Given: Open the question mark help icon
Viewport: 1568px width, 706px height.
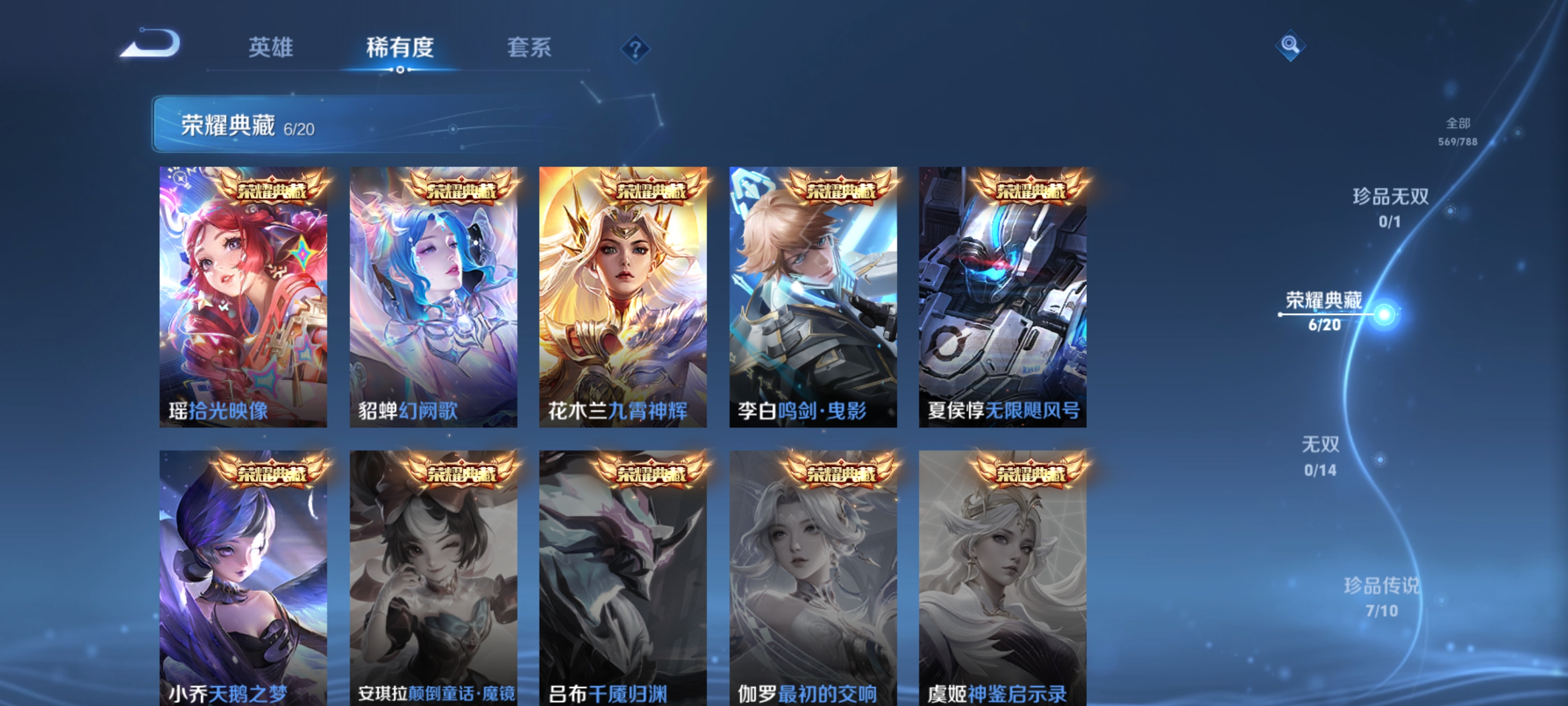Looking at the screenshot, I should coord(636,50).
